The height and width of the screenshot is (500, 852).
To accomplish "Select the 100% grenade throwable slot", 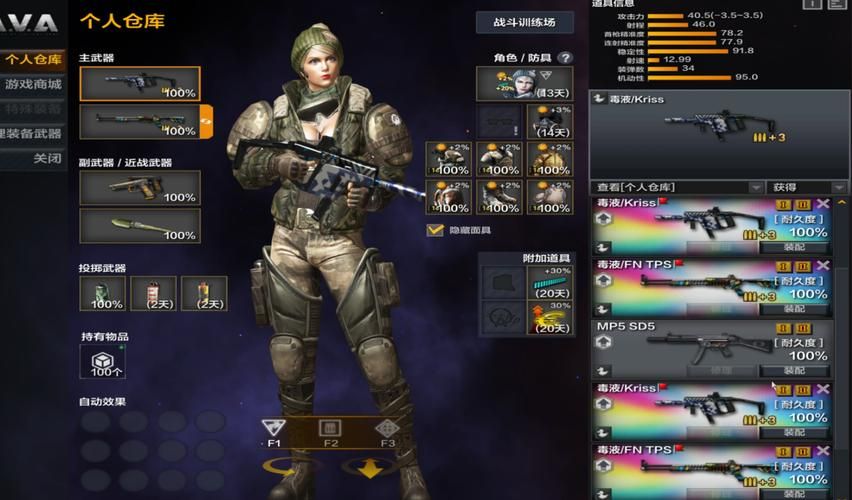I will click(x=102, y=293).
